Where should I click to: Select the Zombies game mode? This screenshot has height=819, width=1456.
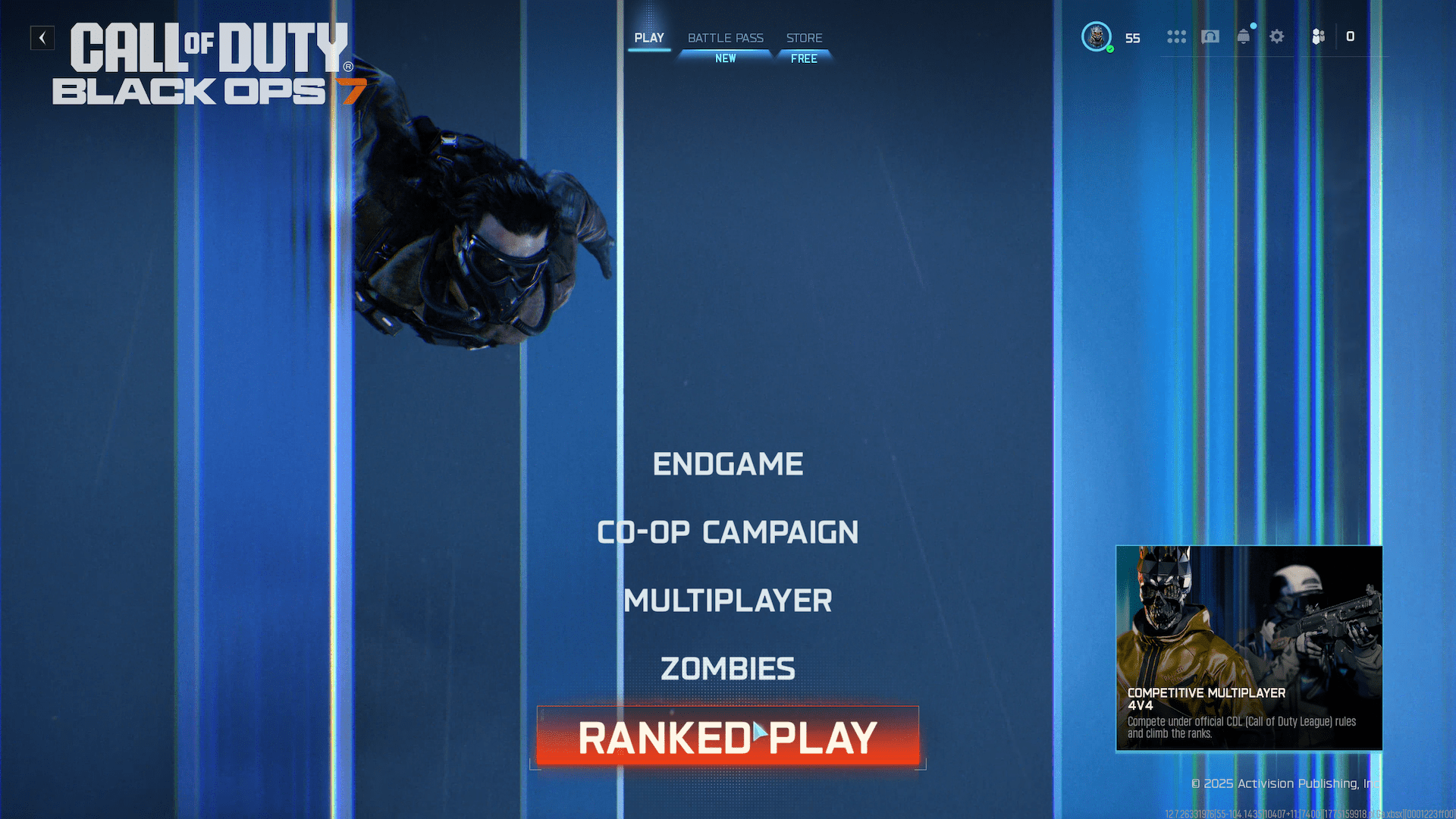(x=726, y=668)
